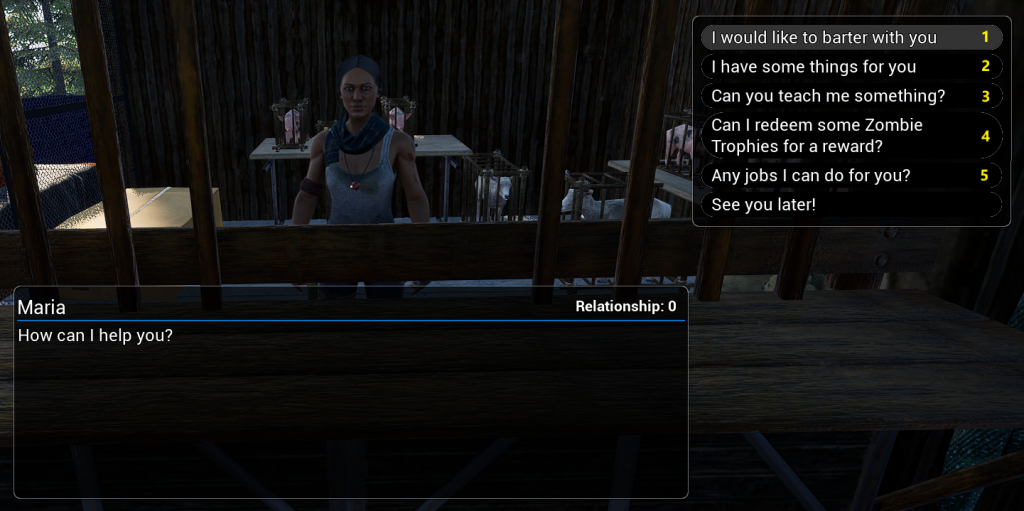Ask 'Can you teach me something?'
1024x511 pixels.
coord(828,96)
